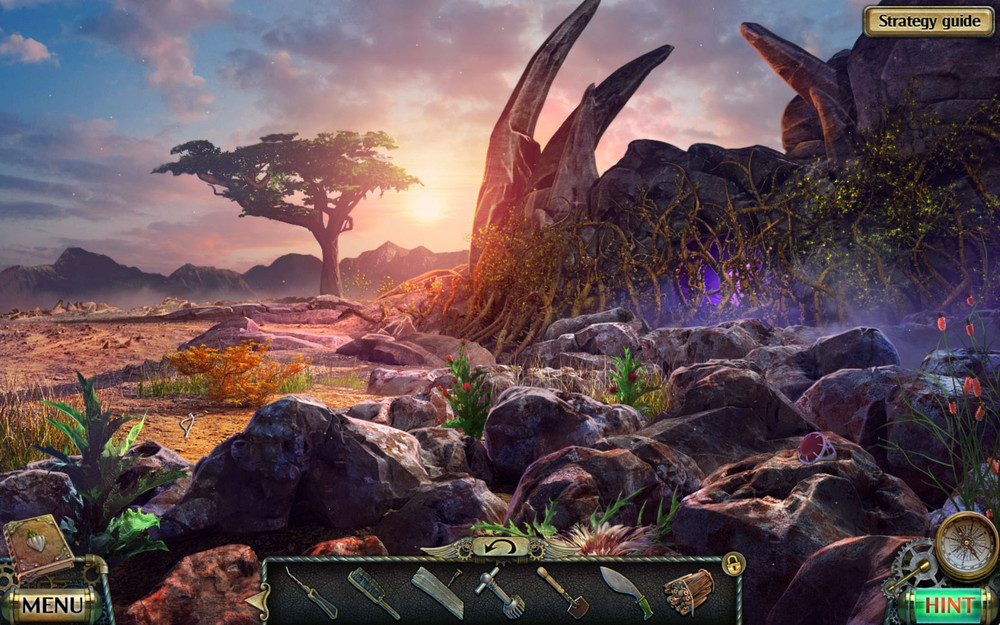Open the journal book
Screen dimensions: 1000x625
pyautogui.click(x=37, y=546)
